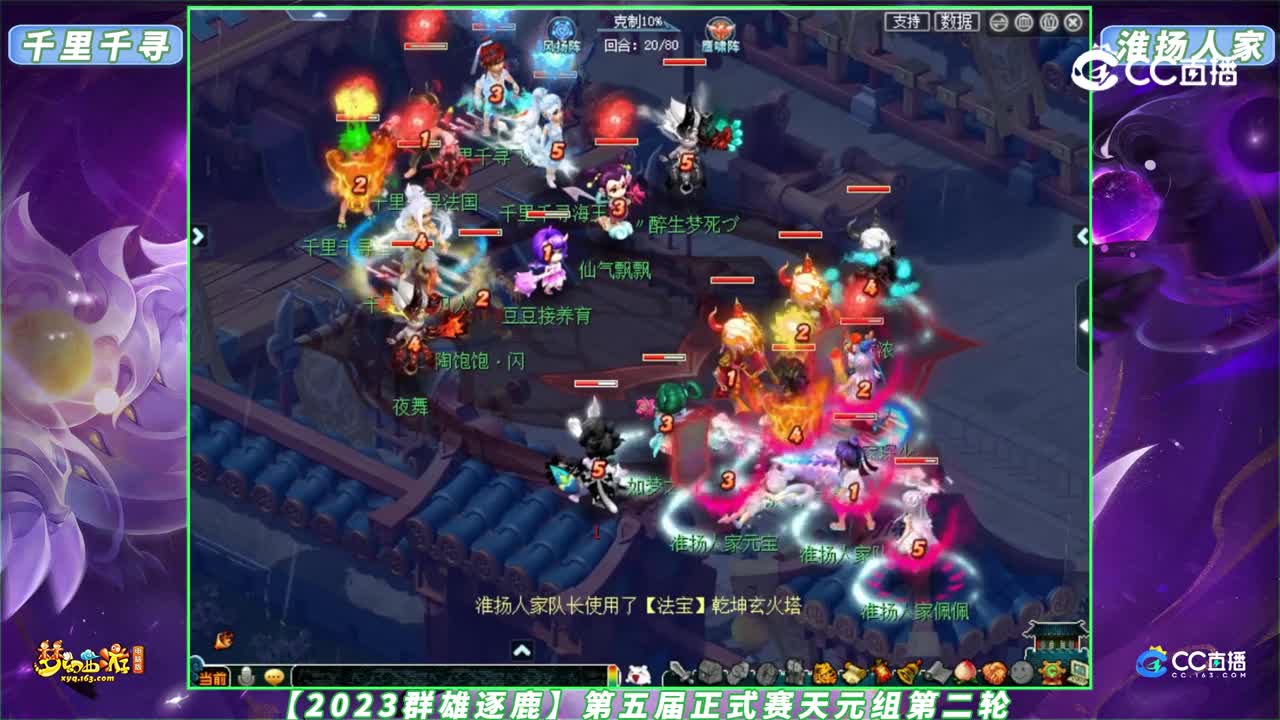Click the circular swap-arrows icon in top right
Screen dimensions: 1280x720
click(999, 21)
